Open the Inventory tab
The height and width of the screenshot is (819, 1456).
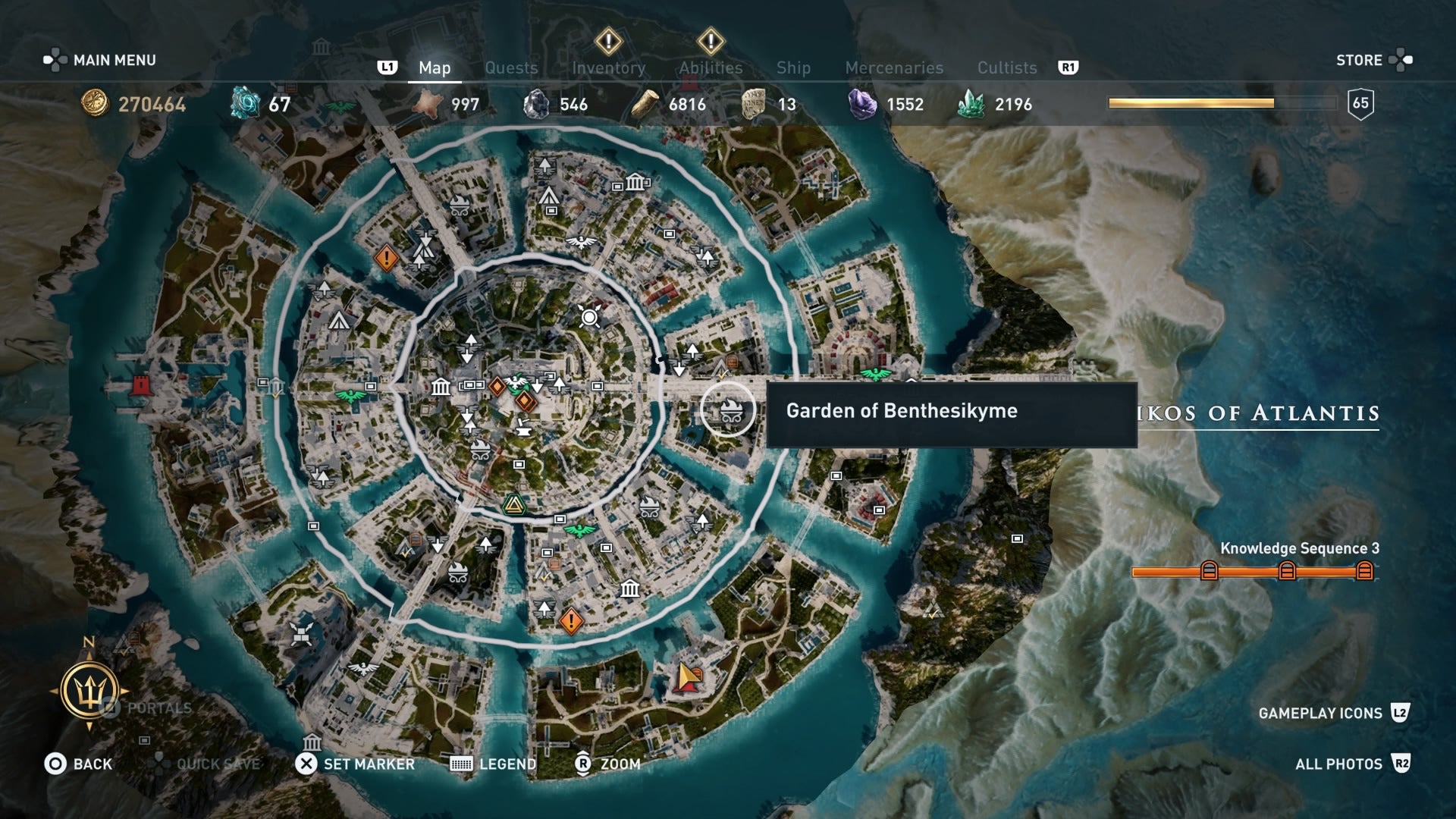608,67
